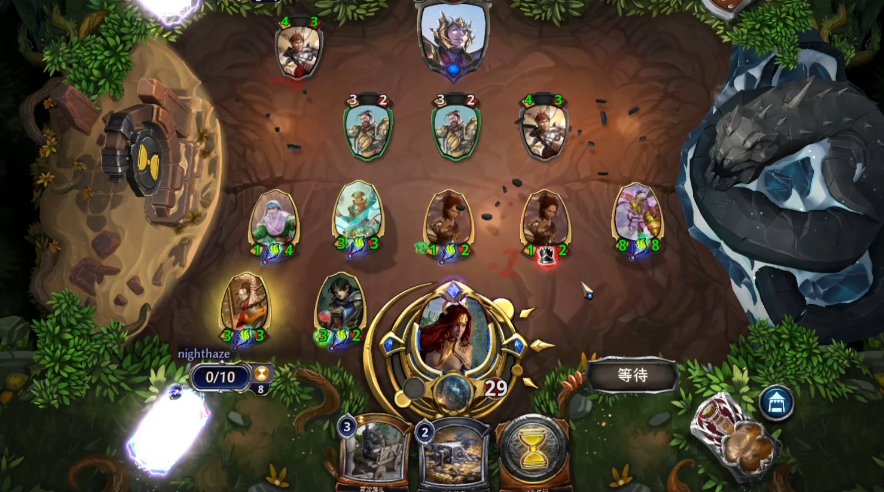Select the 2-cost card in hand
Viewport: 884px width, 492px height.
(452, 453)
